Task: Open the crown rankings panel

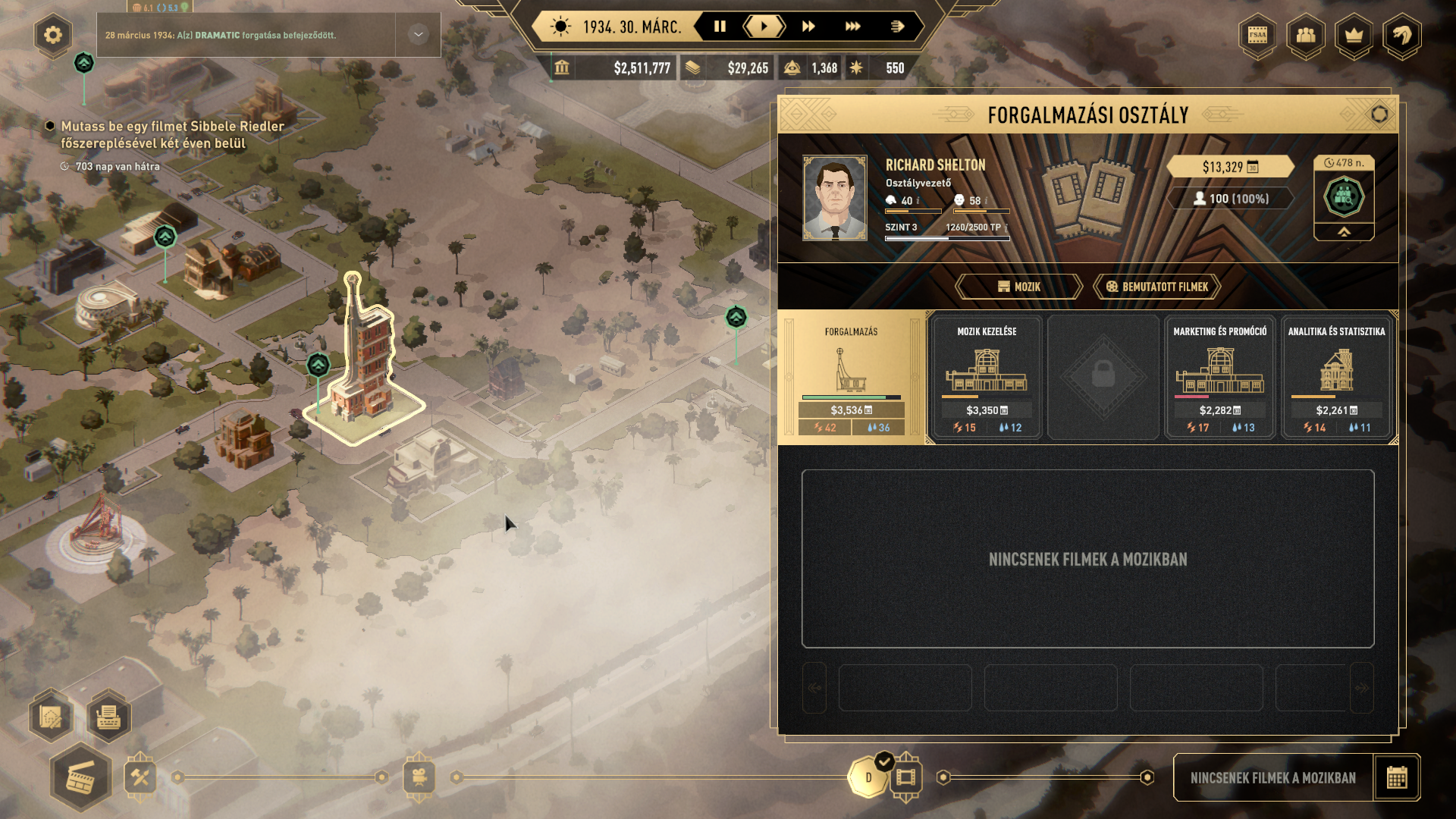Action: pos(1354,35)
